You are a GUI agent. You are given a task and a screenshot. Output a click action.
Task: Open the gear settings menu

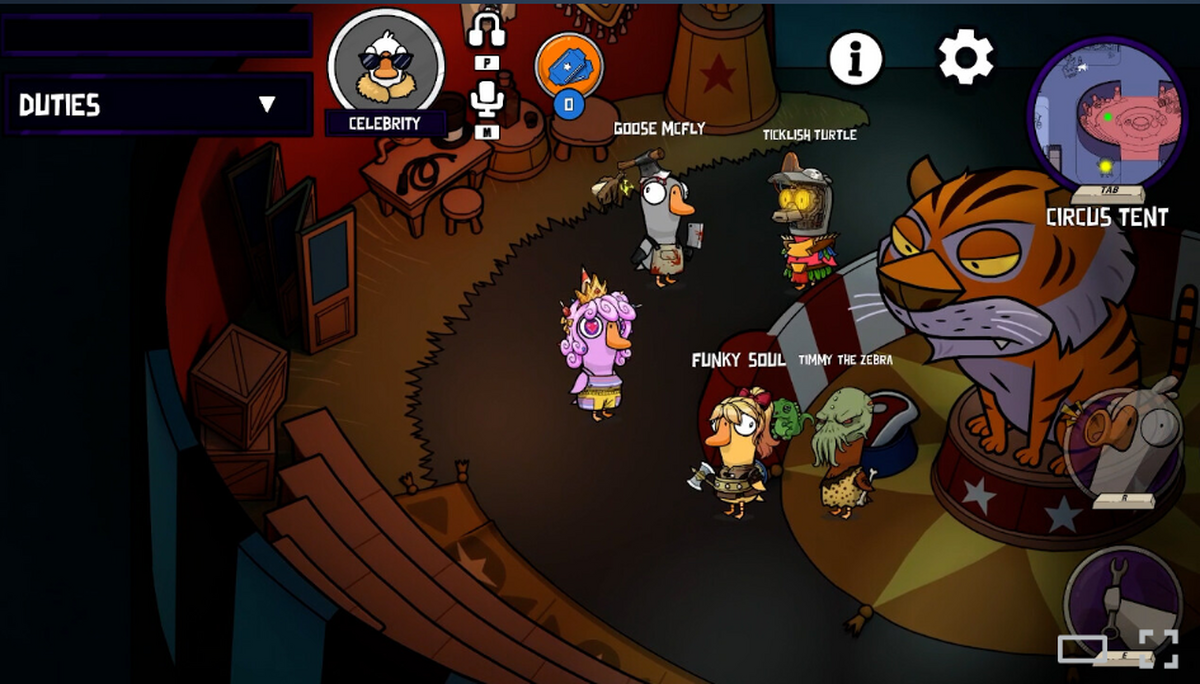point(965,58)
